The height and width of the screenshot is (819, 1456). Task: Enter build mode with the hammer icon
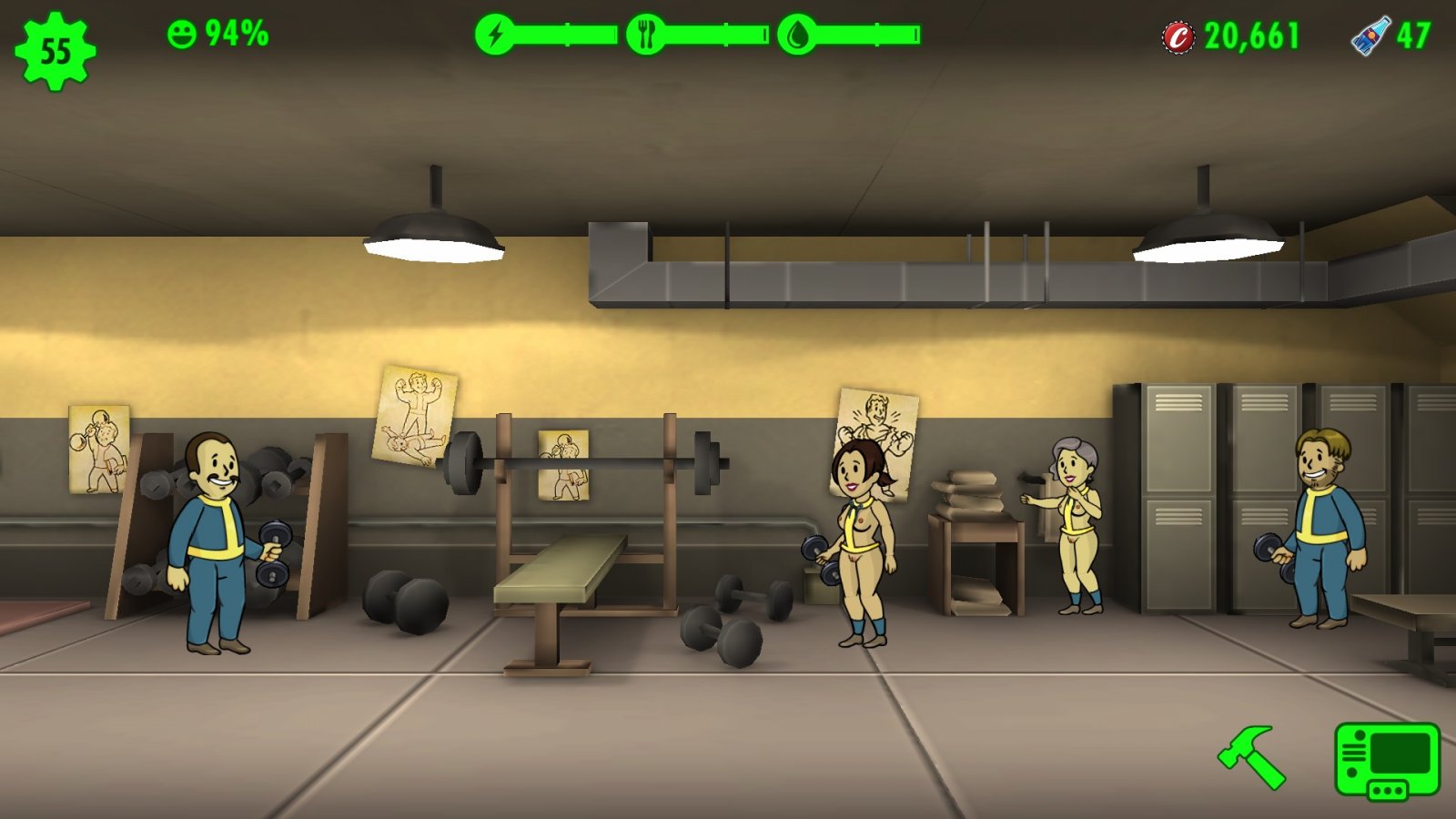click(1252, 756)
